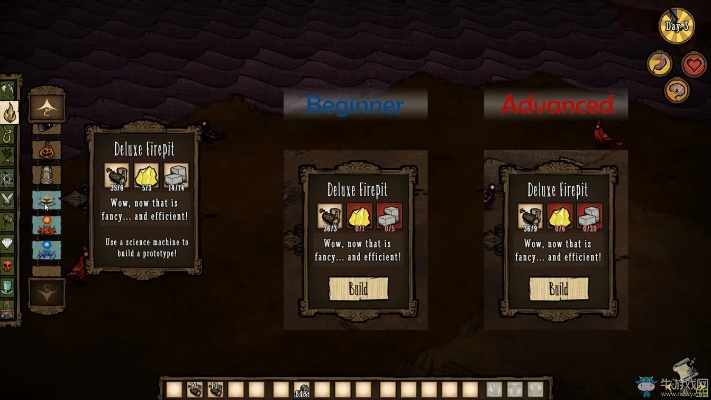Select the blue flame fire pit recipe
The height and width of the screenshot is (400, 711).
click(x=46, y=249)
